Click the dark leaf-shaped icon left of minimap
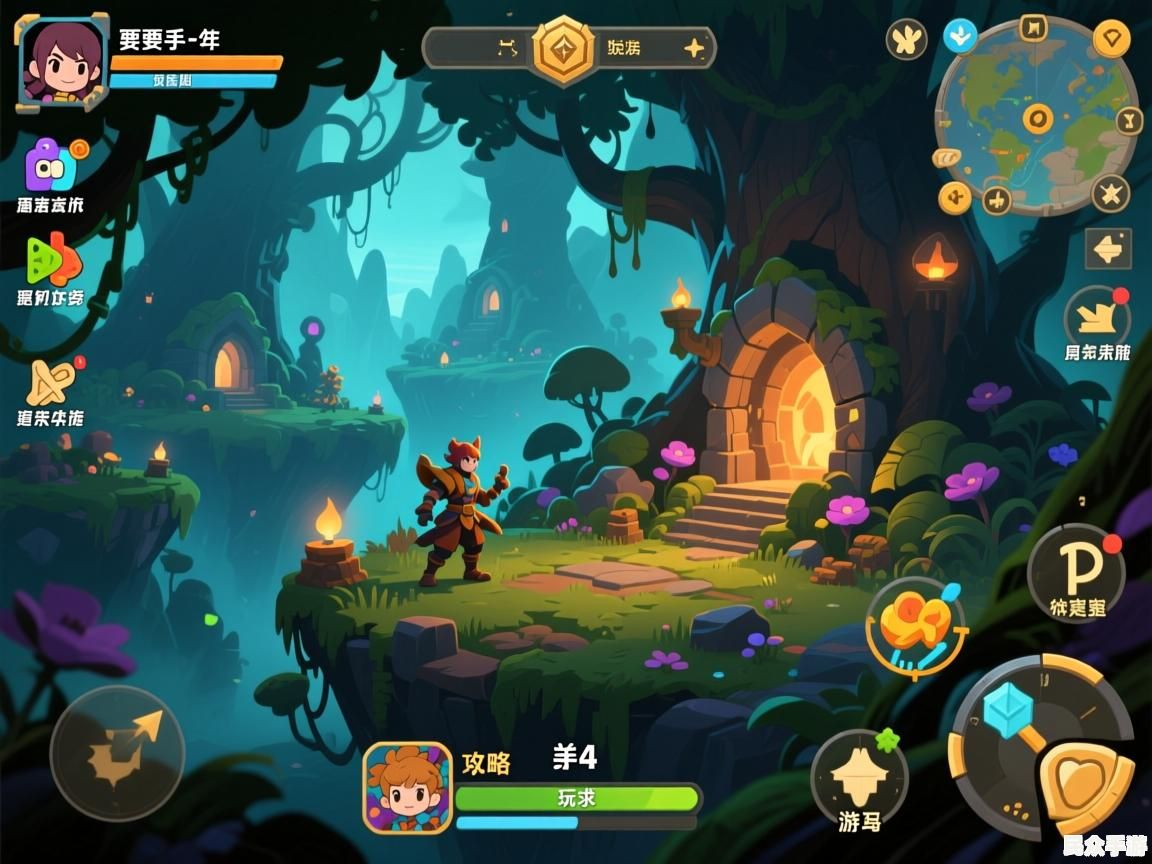Screen dimensions: 1152x864 point(906,40)
